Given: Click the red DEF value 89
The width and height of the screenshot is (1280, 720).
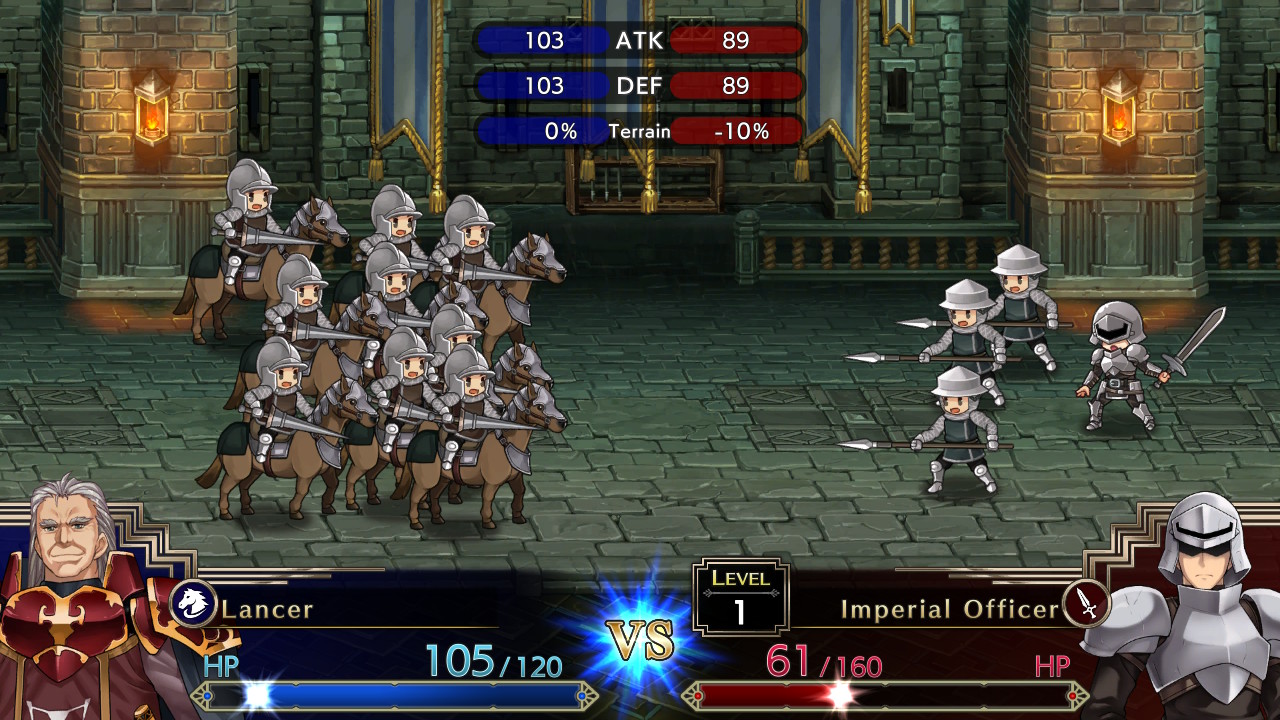Looking at the screenshot, I should pos(738,86).
